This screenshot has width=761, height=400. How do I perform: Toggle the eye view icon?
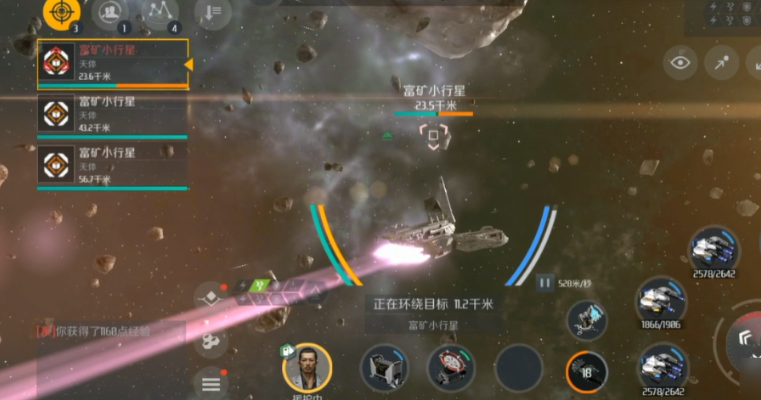[x=680, y=63]
